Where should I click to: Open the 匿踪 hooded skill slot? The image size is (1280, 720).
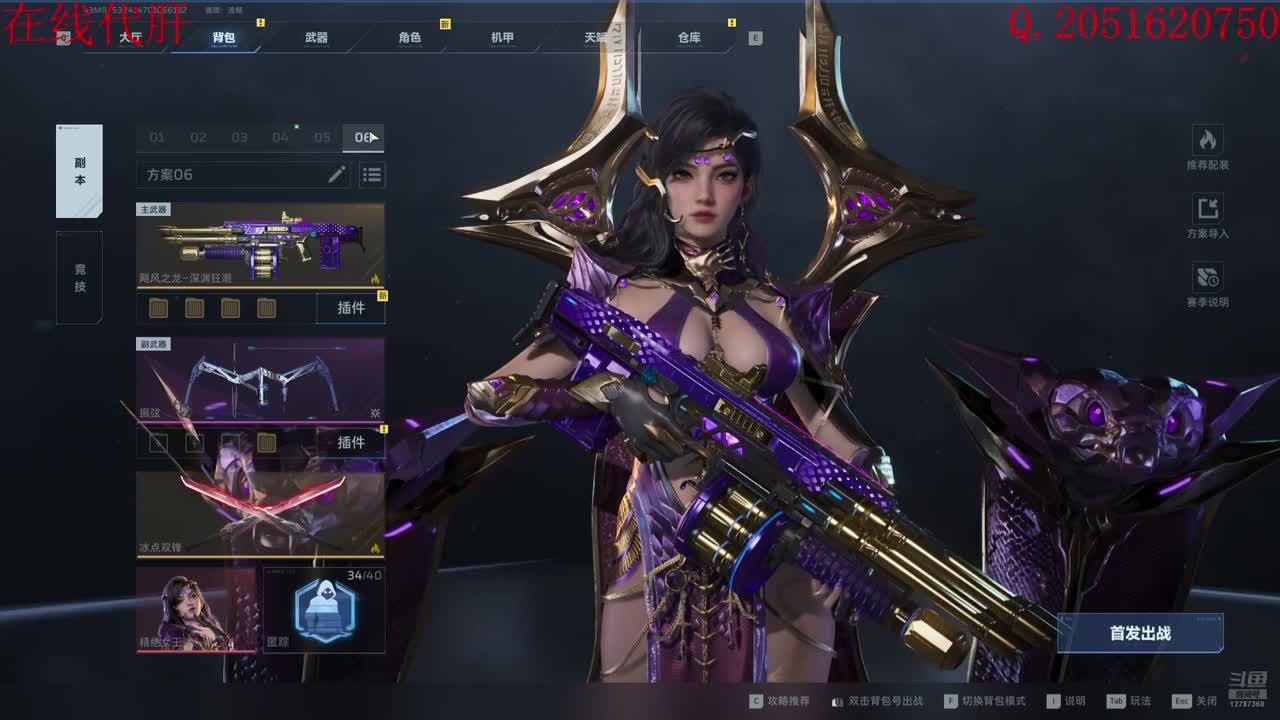pyautogui.click(x=325, y=610)
